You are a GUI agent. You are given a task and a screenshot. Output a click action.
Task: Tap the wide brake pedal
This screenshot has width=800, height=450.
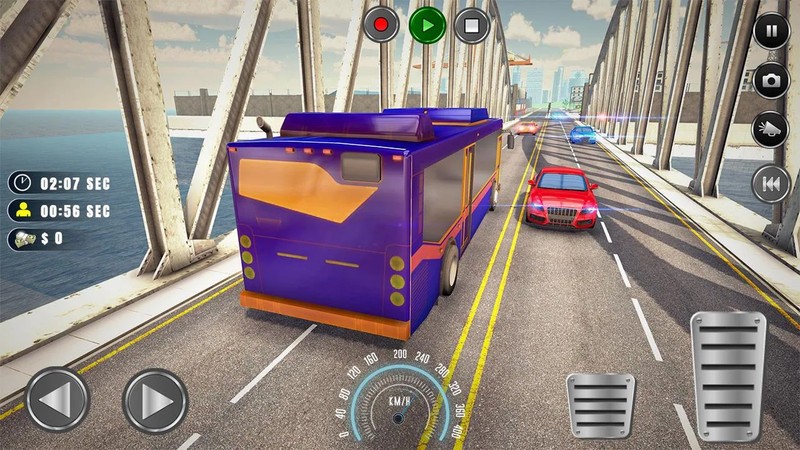pyautogui.click(x=600, y=406)
